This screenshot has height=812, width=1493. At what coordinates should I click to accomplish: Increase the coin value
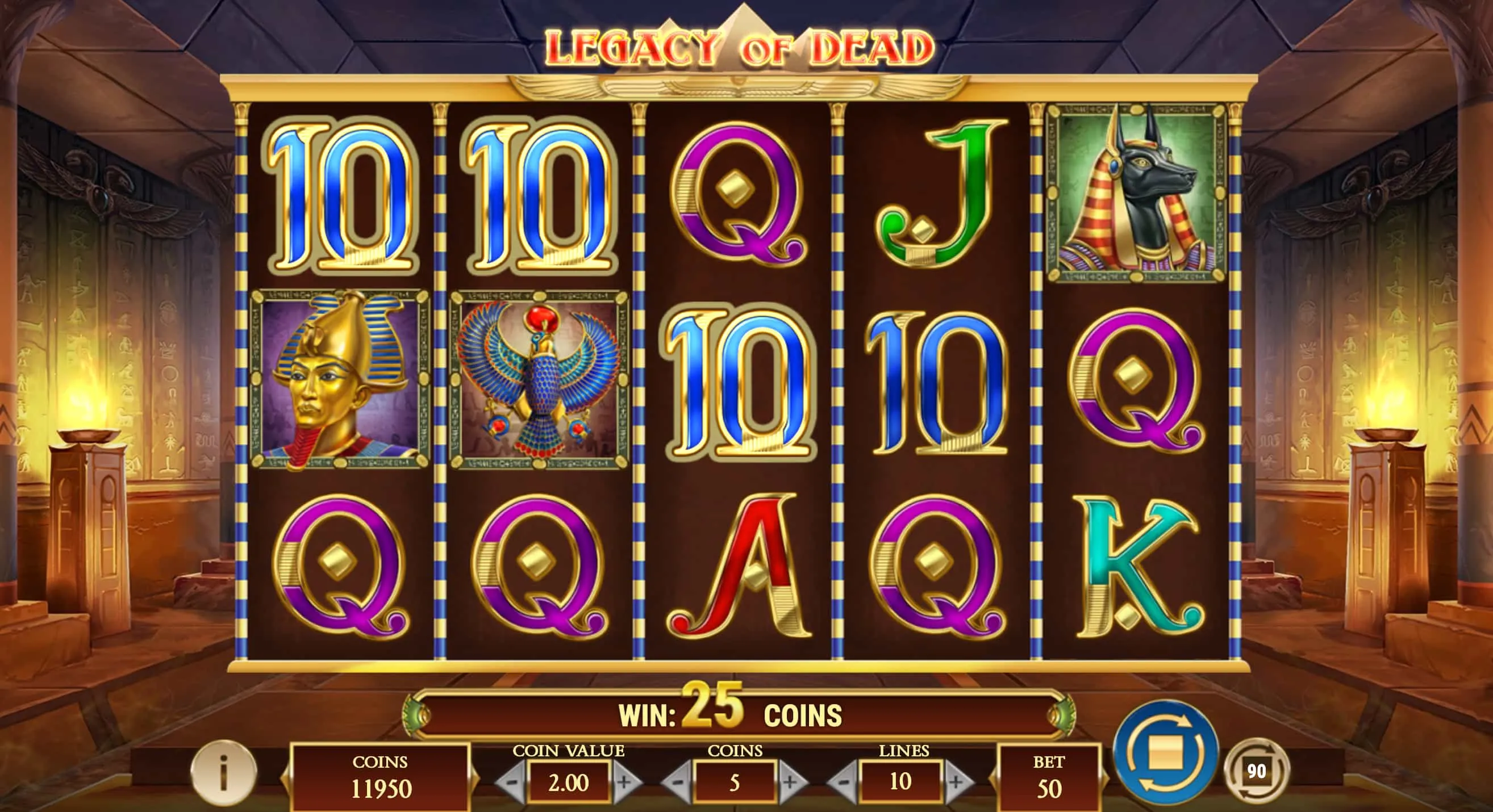coord(625,782)
